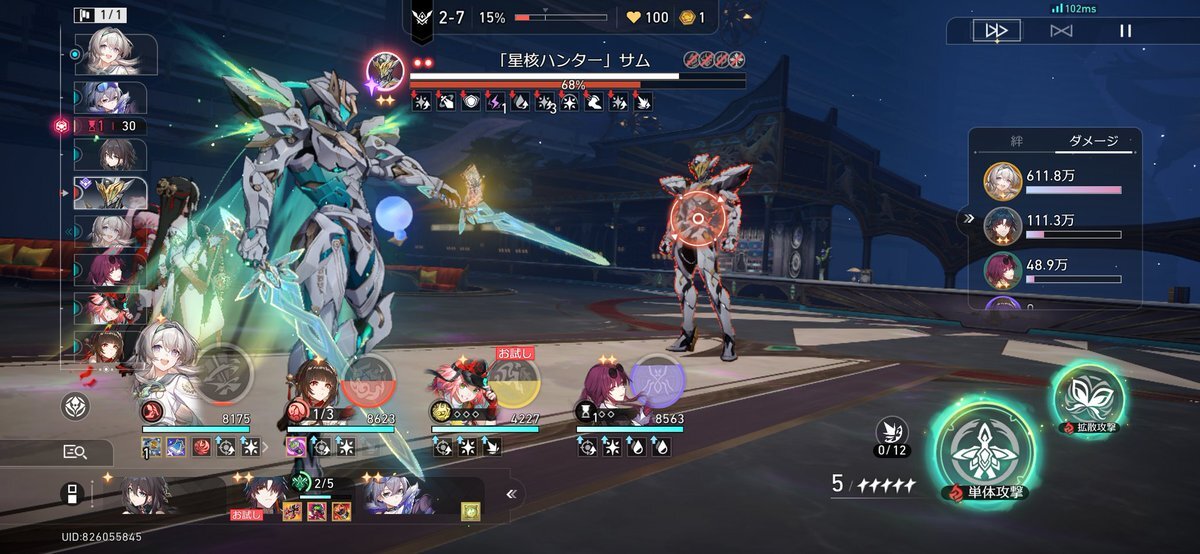Activate the pink-haired character's yellow ultimate
The height and width of the screenshot is (554, 1200).
coord(514,381)
